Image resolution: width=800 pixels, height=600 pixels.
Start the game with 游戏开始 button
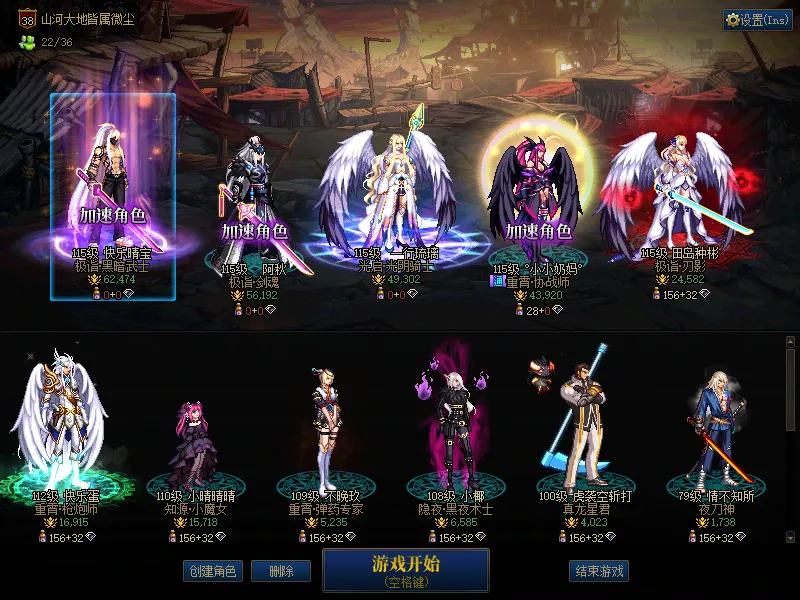[x=405, y=570]
